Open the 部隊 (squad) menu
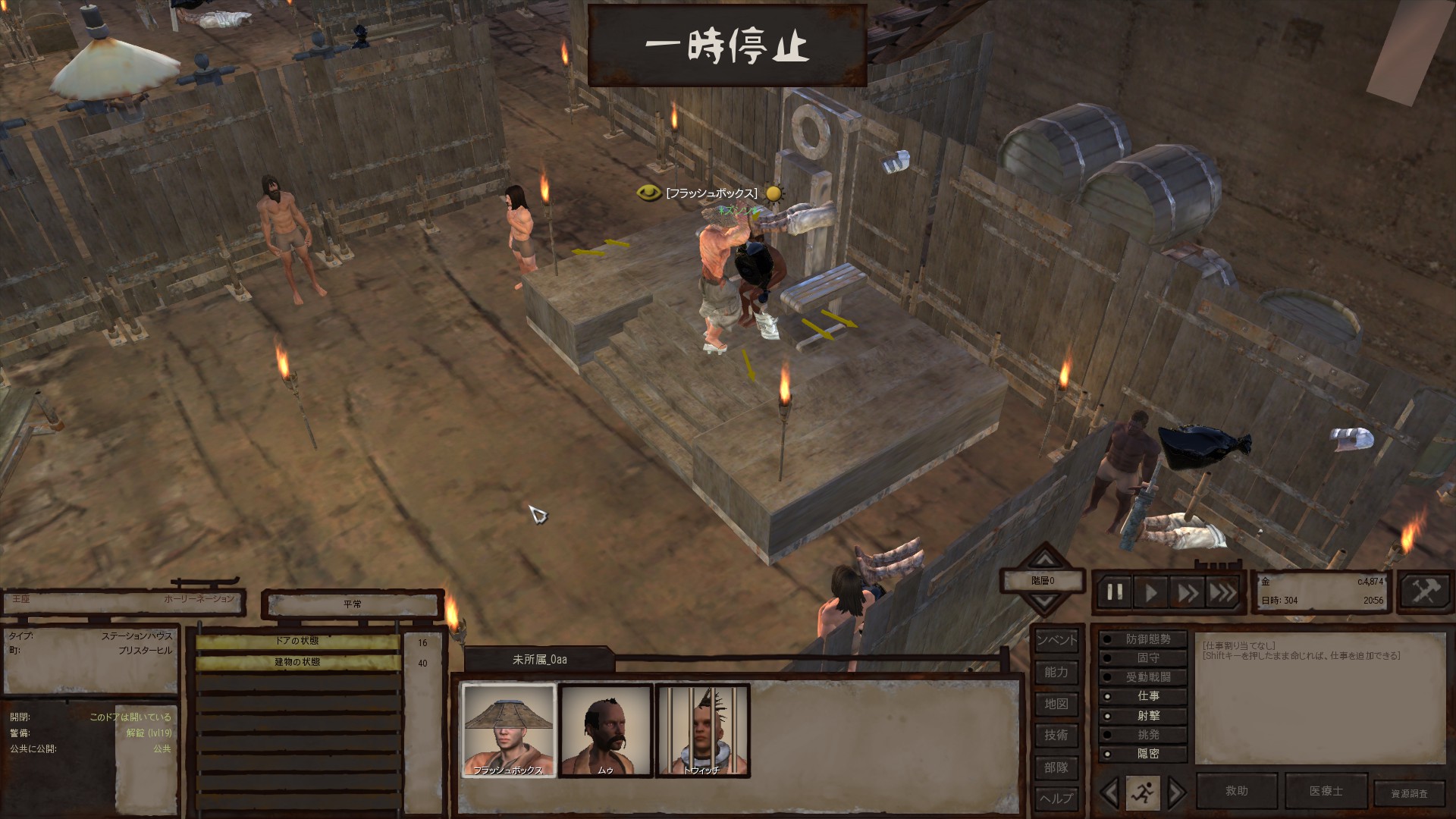This screenshot has height=819, width=1456. 1056,767
